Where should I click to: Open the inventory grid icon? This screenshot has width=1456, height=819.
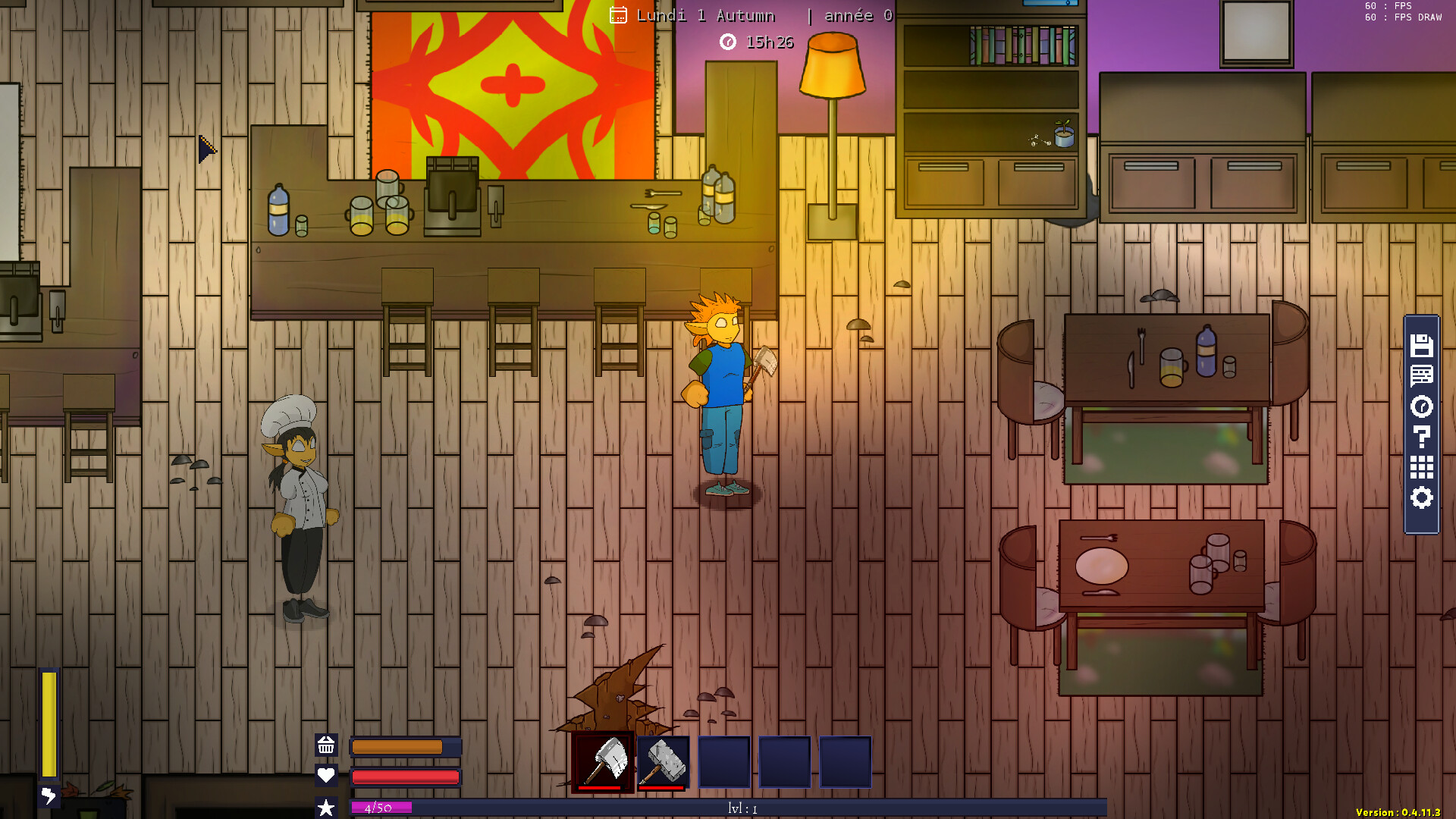click(1421, 468)
